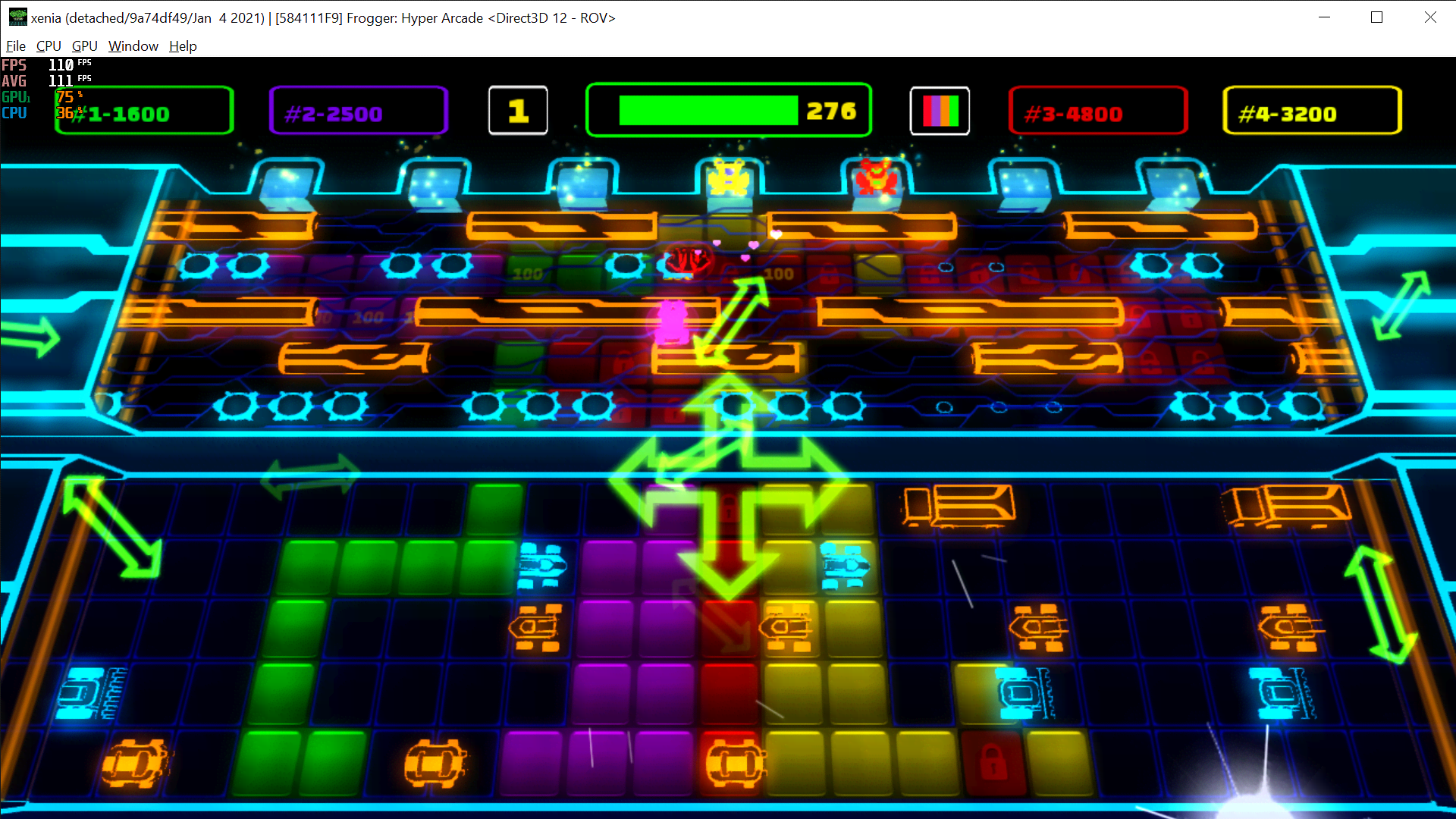Viewport: 1456px width, 819px height.
Task: Open the CPU menu
Action: point(48,46)
